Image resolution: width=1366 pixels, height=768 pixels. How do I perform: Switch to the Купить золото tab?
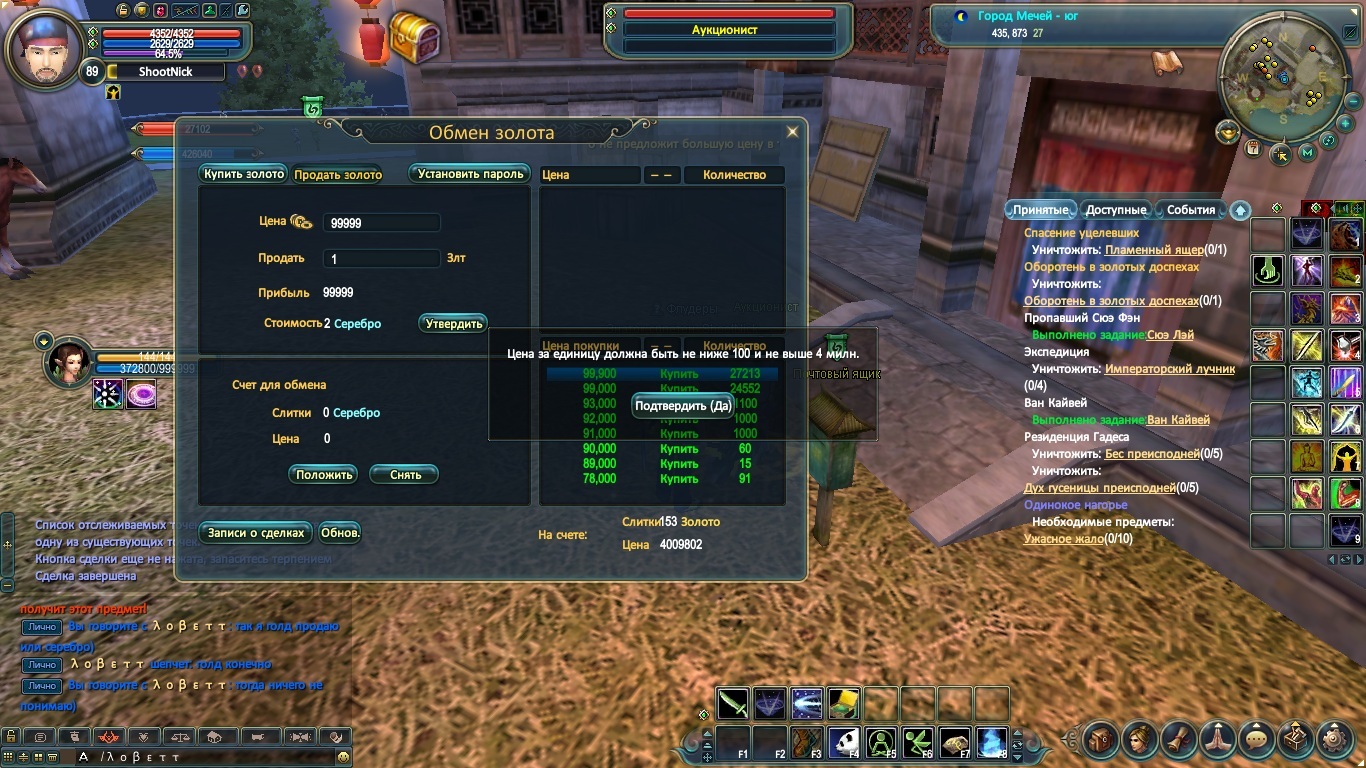[x=244, y=174]
